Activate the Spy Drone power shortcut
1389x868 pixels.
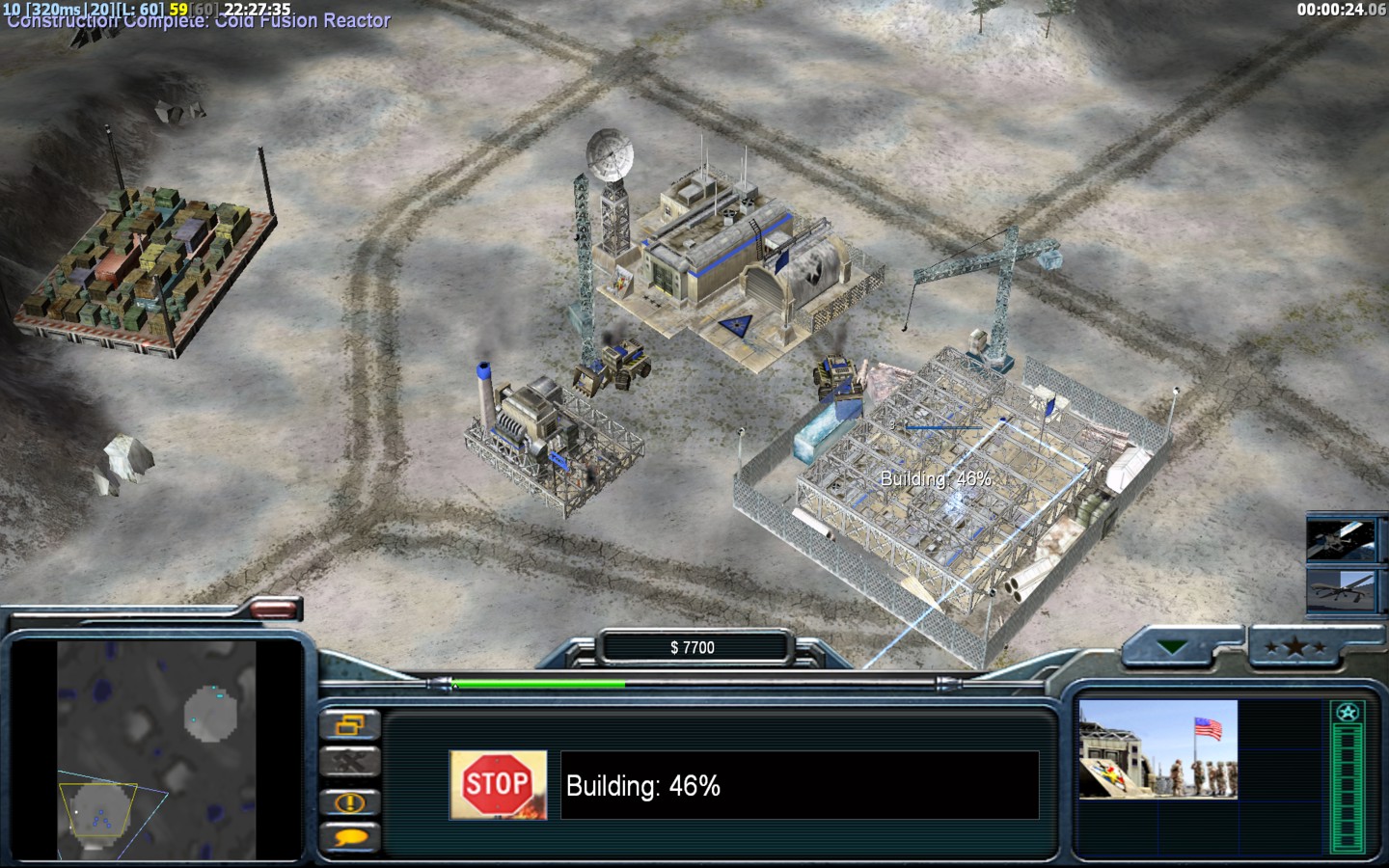point(1340,589)
